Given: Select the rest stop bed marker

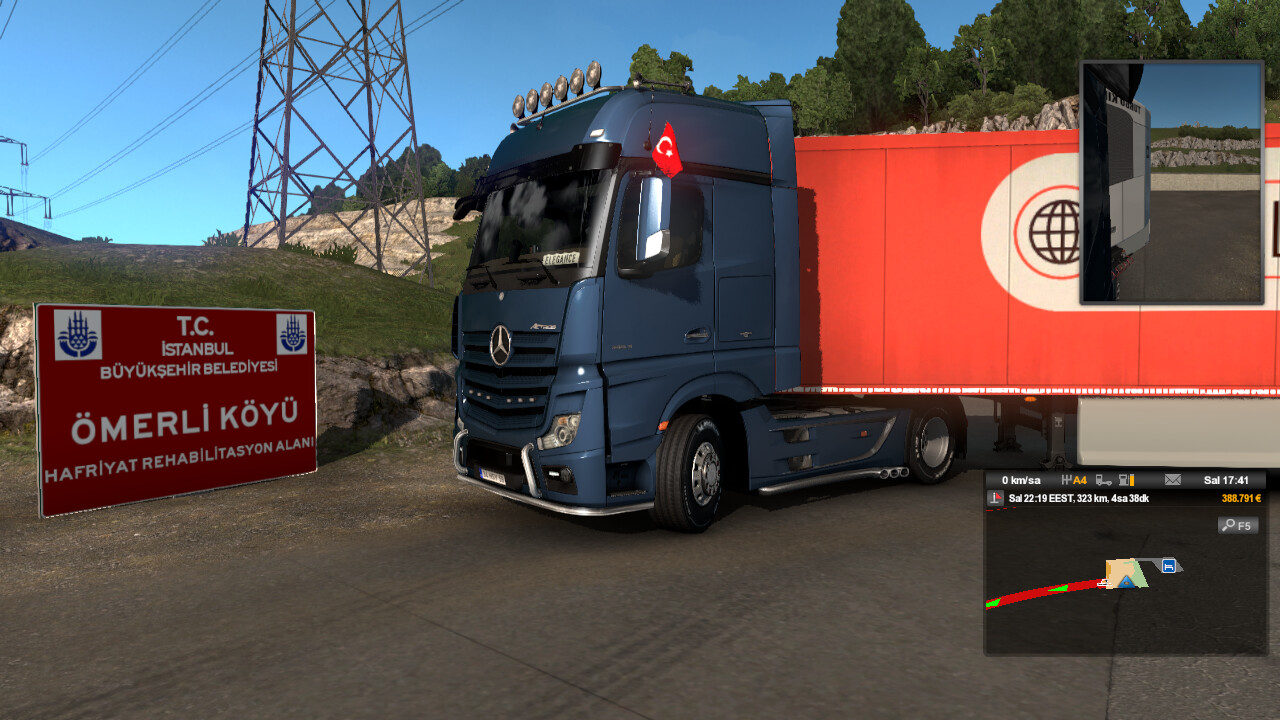Looking at the screenshot, I should [x=1168, y=566].
